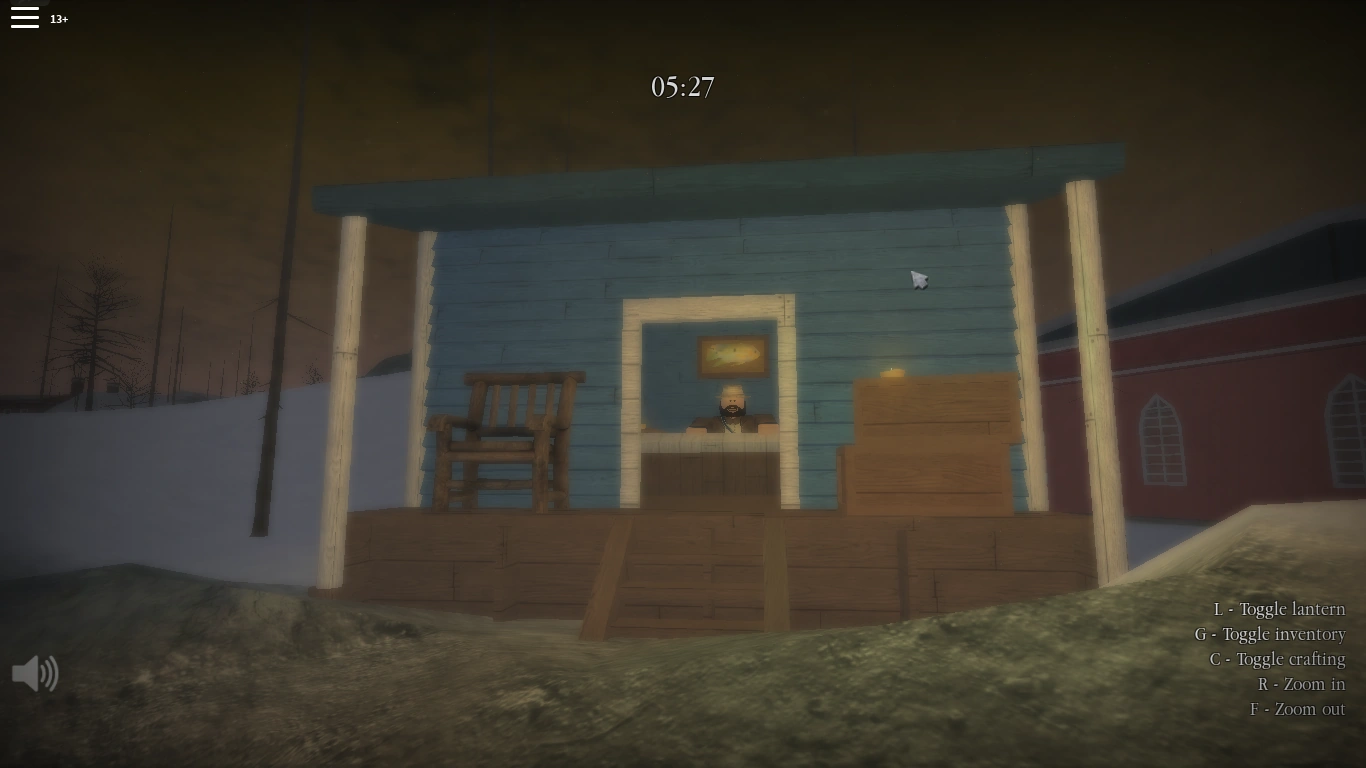Click the 'L - Toggle lantern' hint text
This screenshot has height=768, width=1366.
[x=1281, y=609]
